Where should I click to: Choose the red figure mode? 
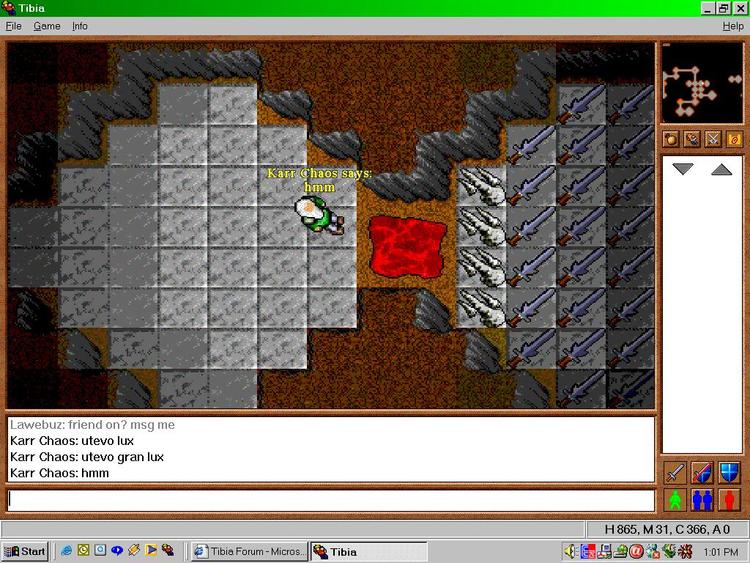point(730,499)
